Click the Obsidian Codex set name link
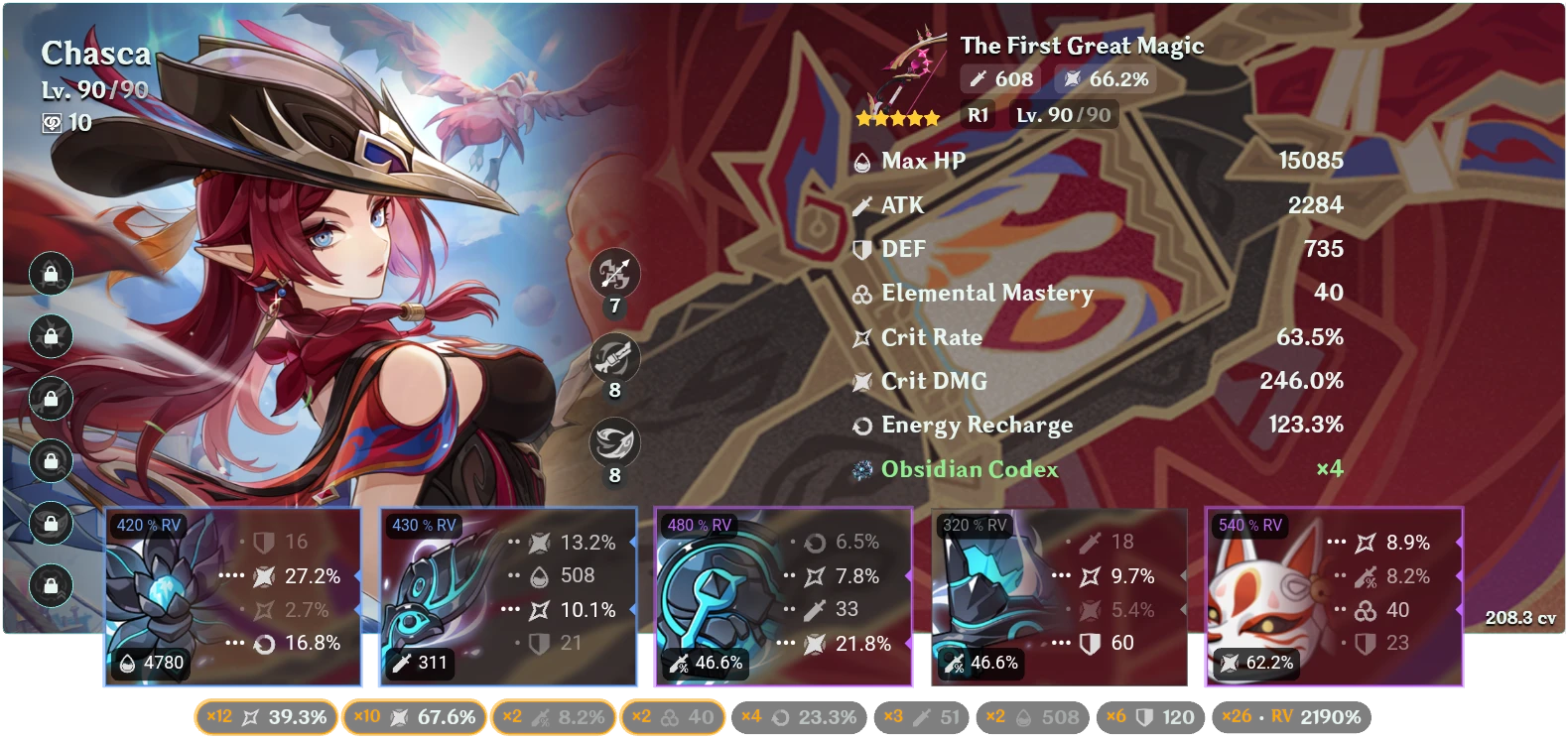Screen dimensions: 1568x741 [x=971, y=468]
